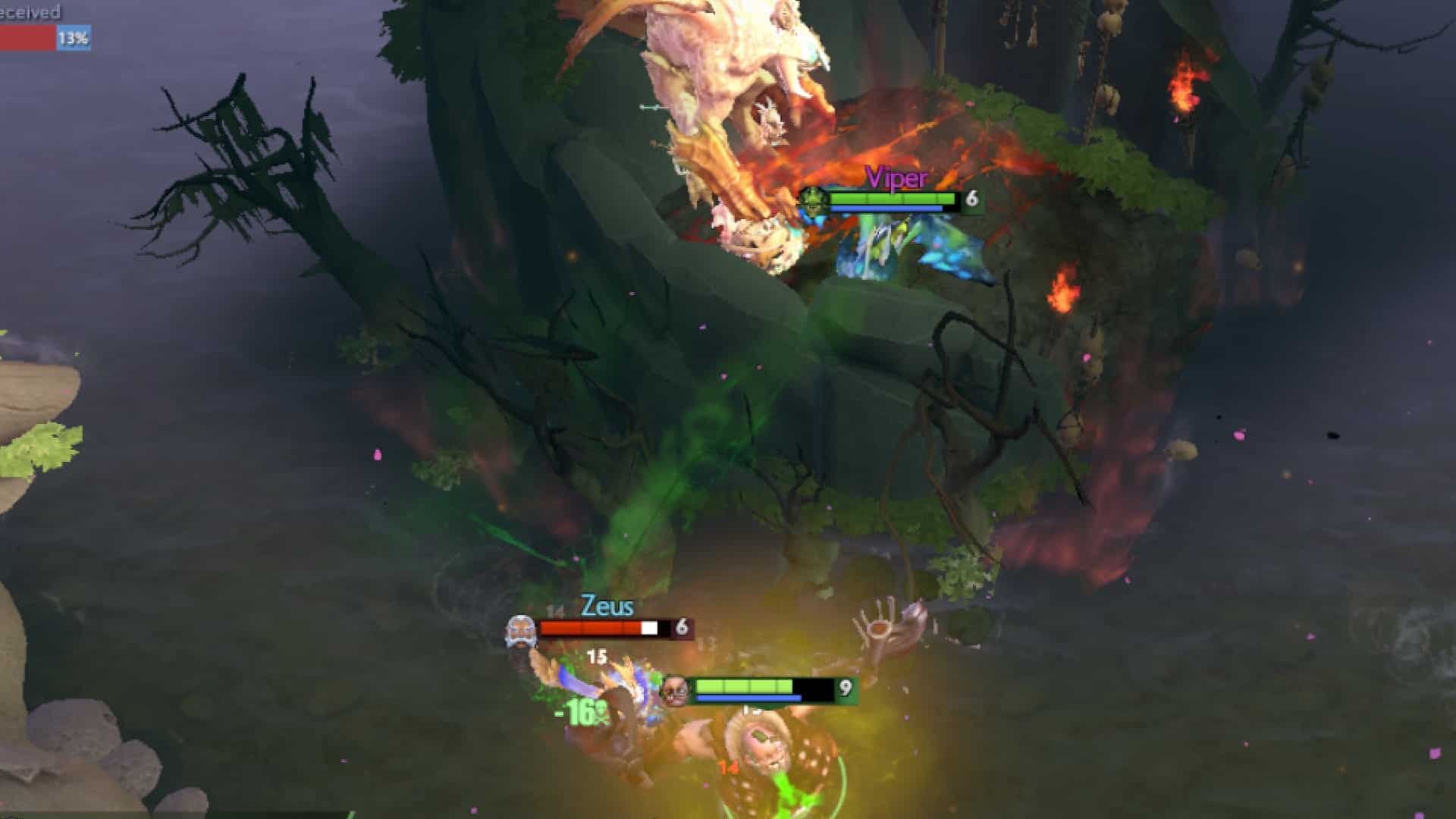Click the skull icon next to -16 damage number
This screenshot has width=1456, height=819.
[601, 711]
